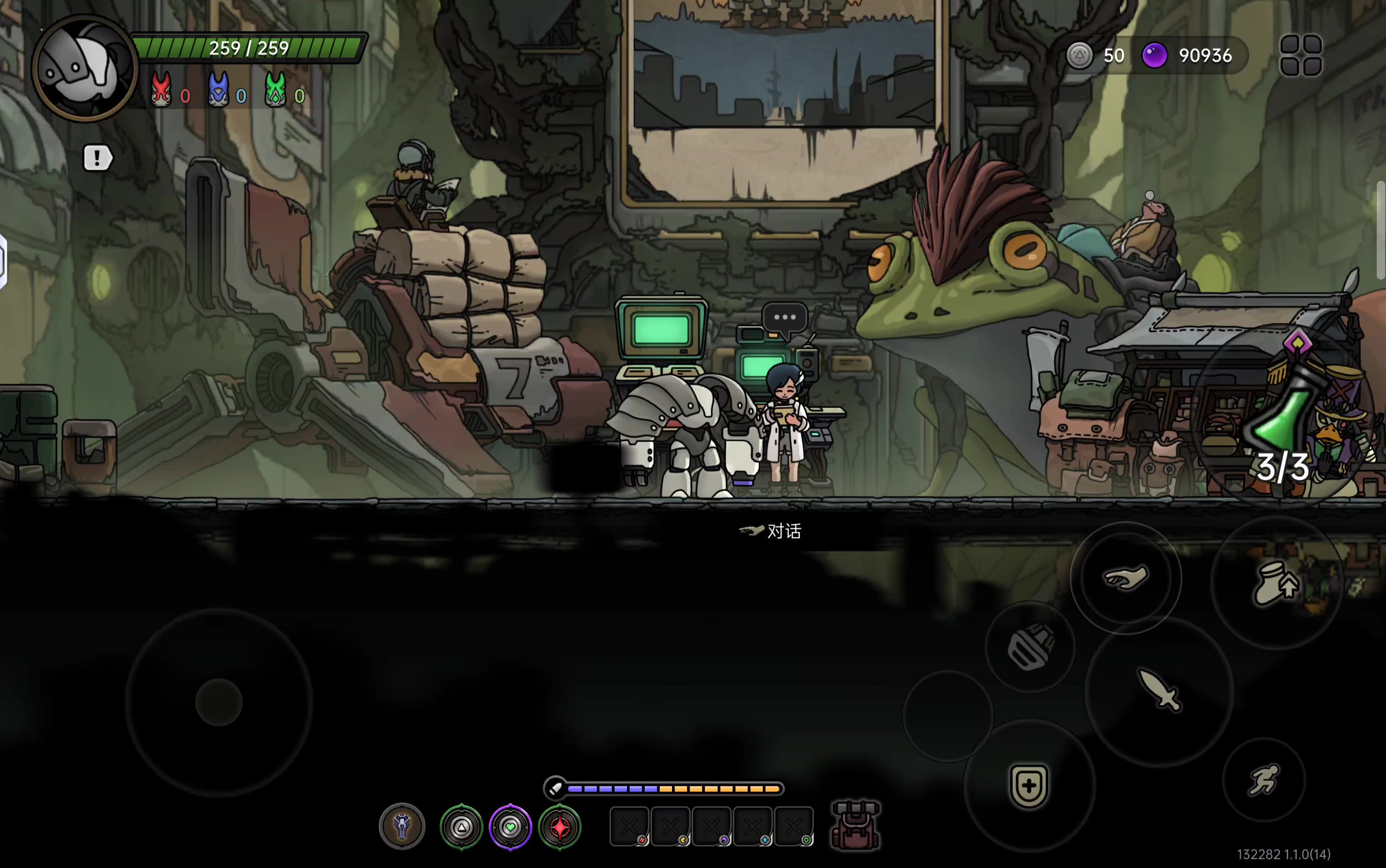This screenshot has height=868, width=1386.
Task: Tap the boot jump button
Action: click(x=1276, y=583)
